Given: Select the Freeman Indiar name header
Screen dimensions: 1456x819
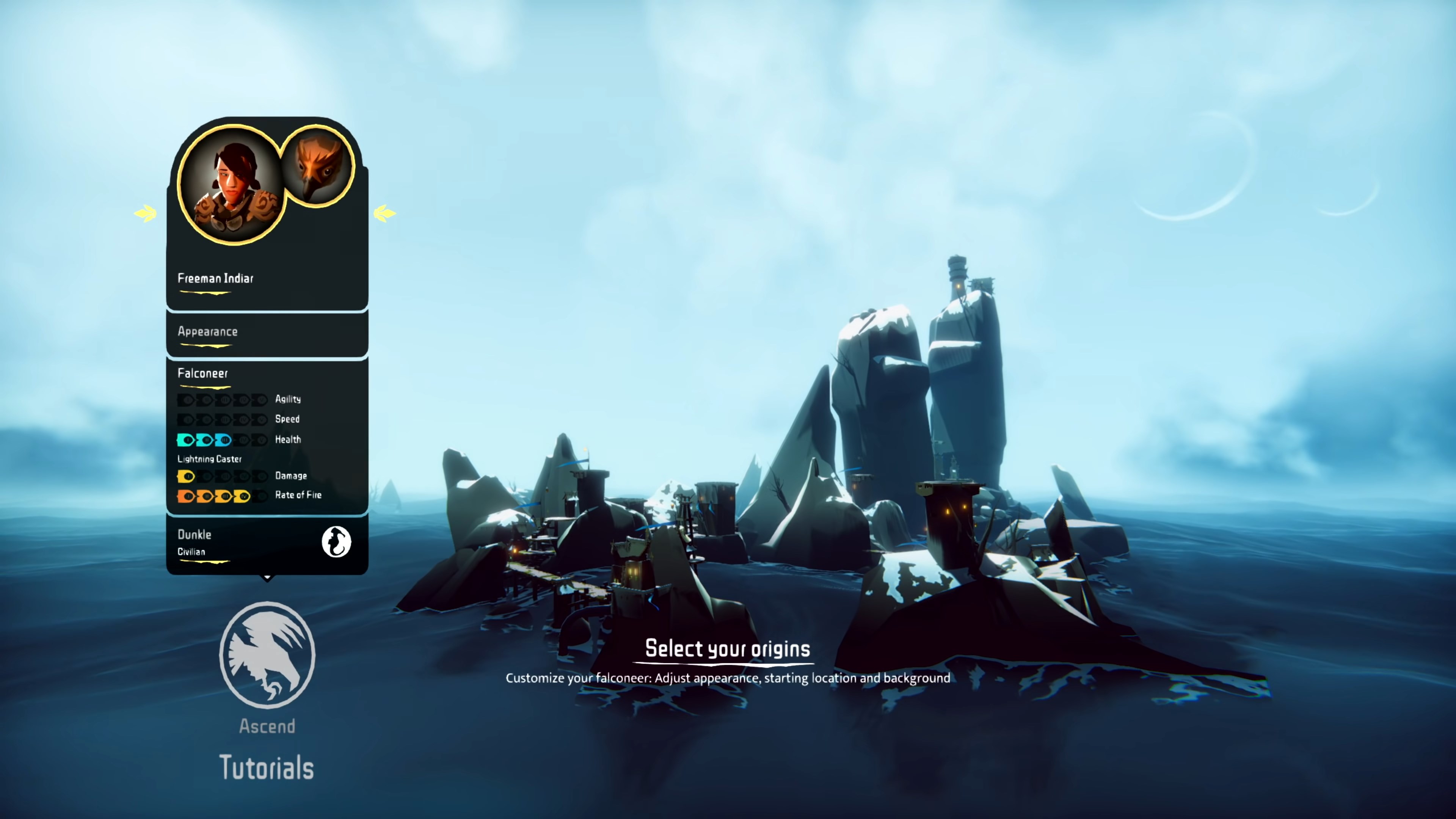Looking at the screenshot, I should (215, 278).
